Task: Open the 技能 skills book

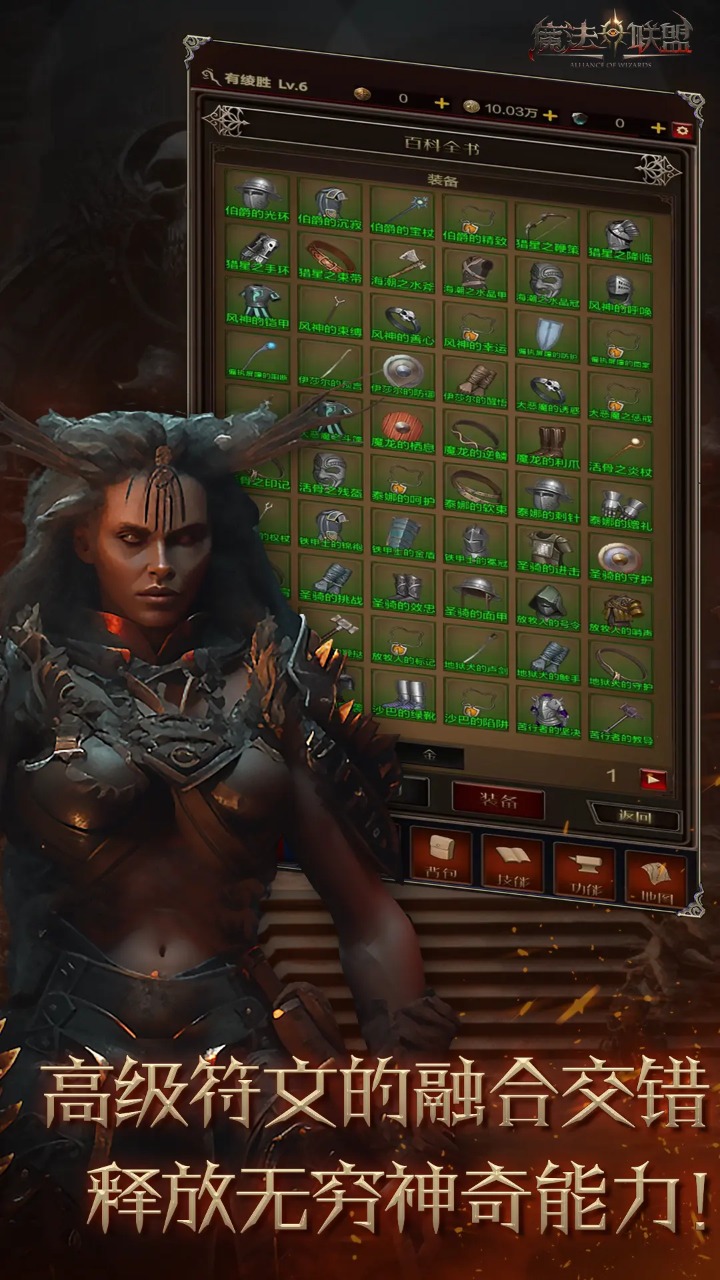Action: coord(512,862)
